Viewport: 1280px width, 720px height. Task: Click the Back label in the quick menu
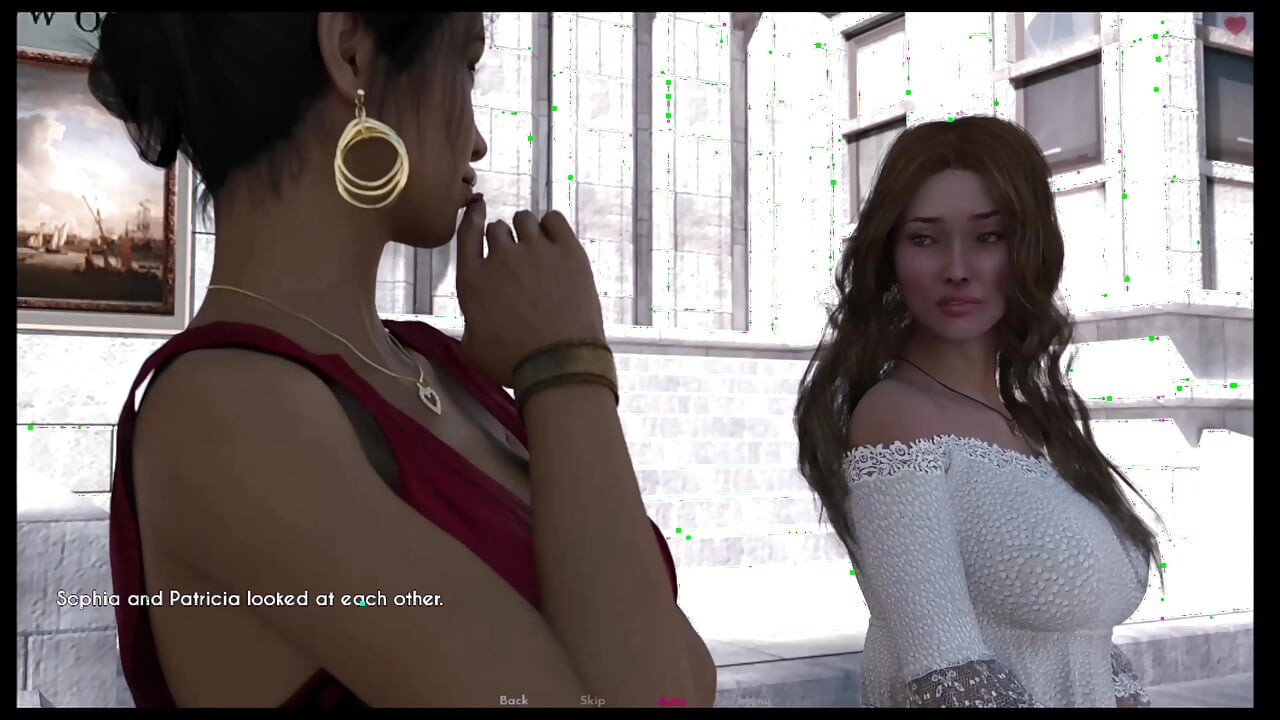514,700
